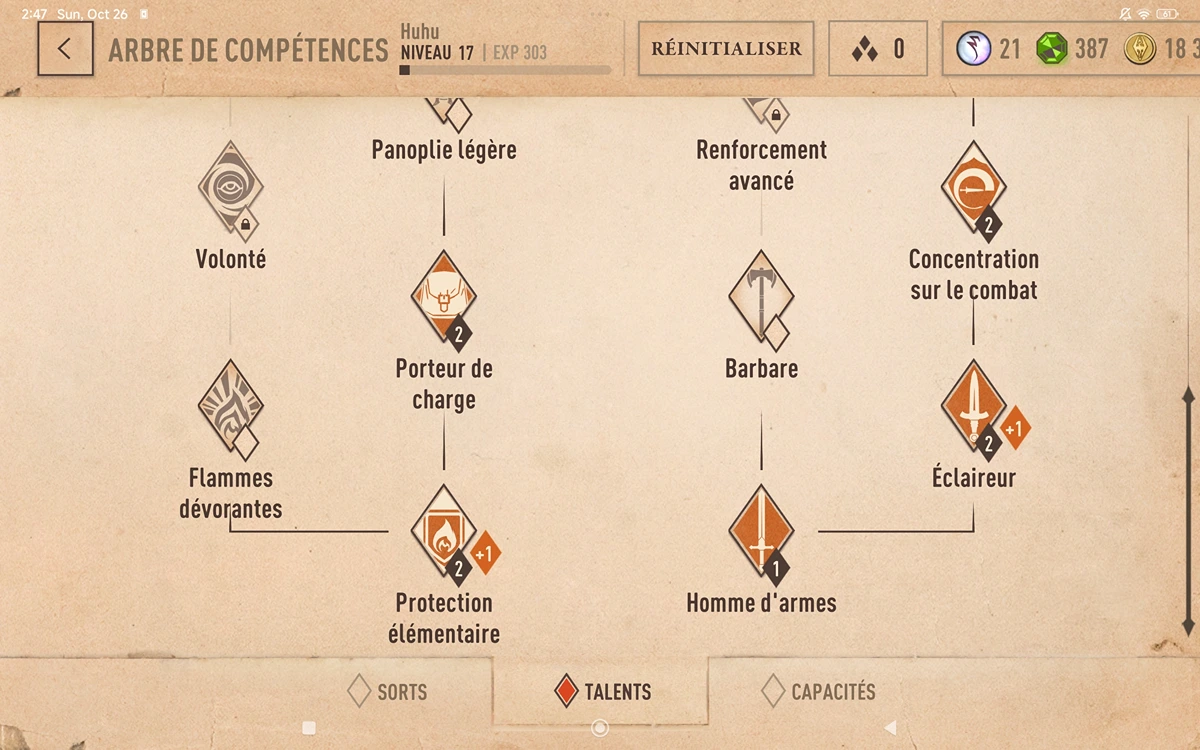Choose the Porteur de charge talent
The image size is (1200, 750).
[444, 297]
